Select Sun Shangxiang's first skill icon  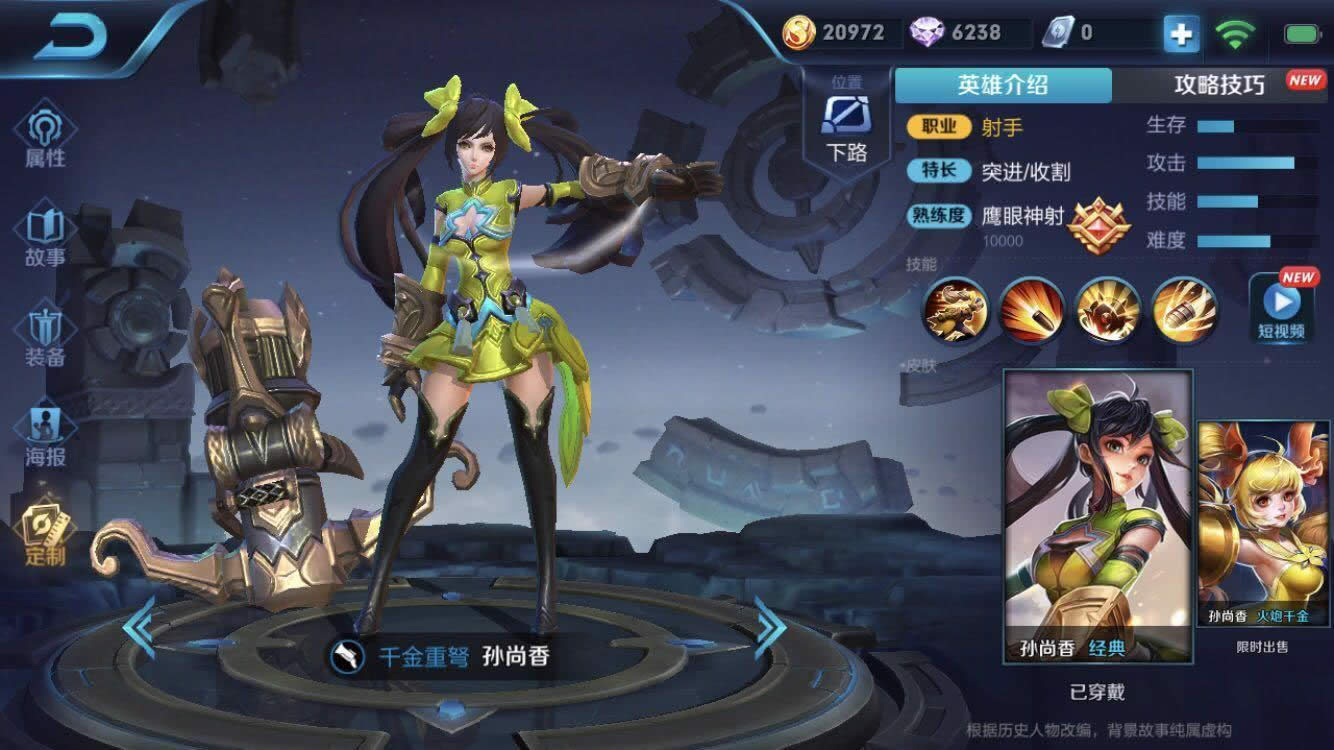955,312
